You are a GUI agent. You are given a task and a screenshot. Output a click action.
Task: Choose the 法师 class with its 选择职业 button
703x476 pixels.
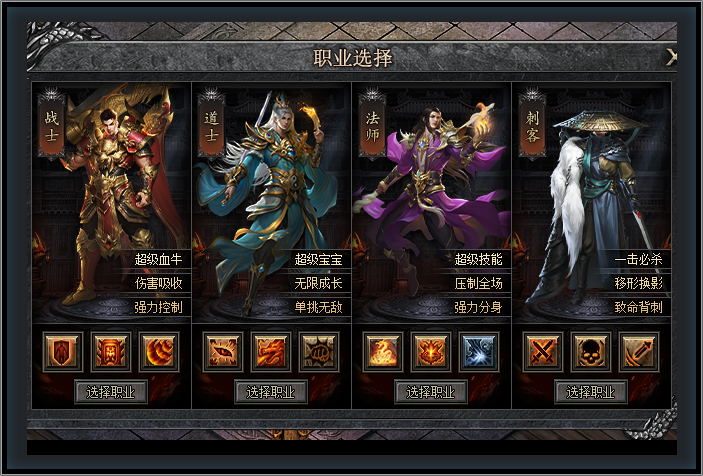click(431, 391)
